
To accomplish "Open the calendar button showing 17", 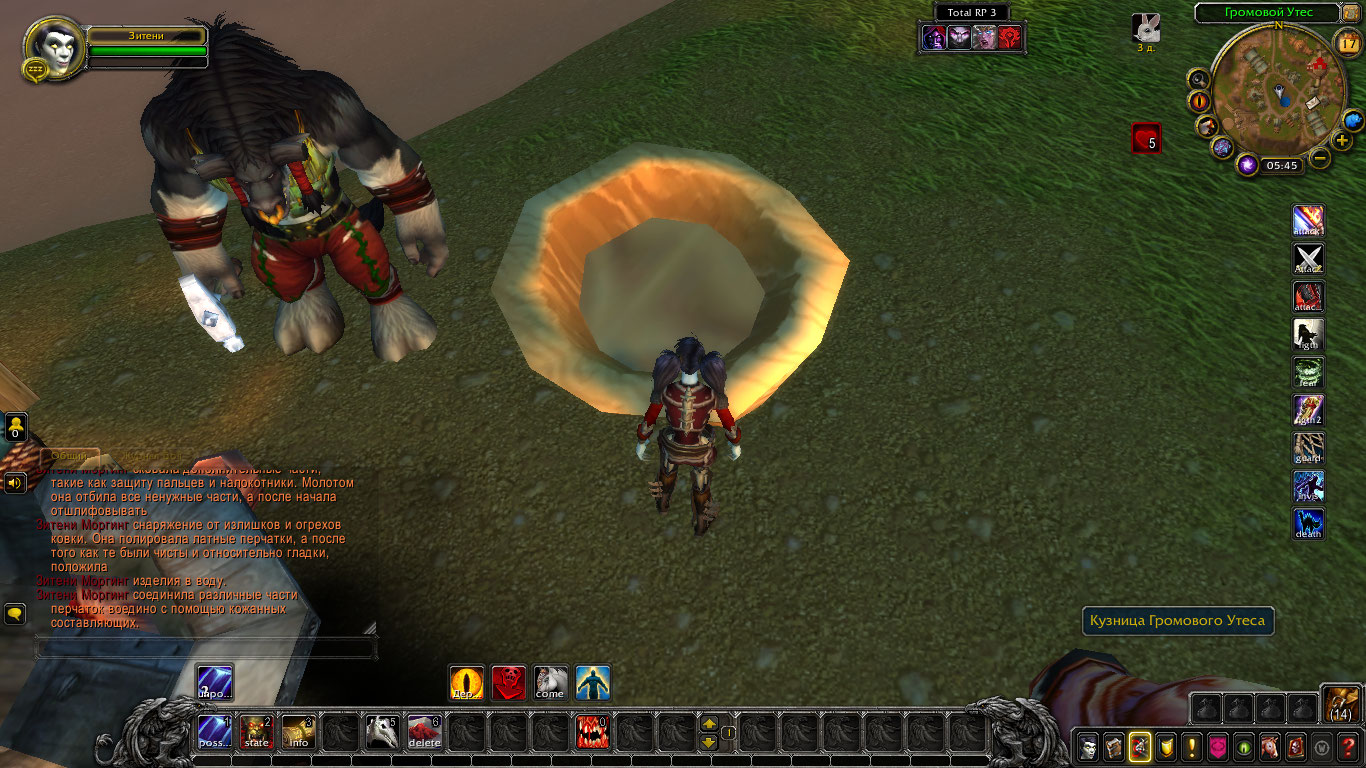I will coord(1347,42).
